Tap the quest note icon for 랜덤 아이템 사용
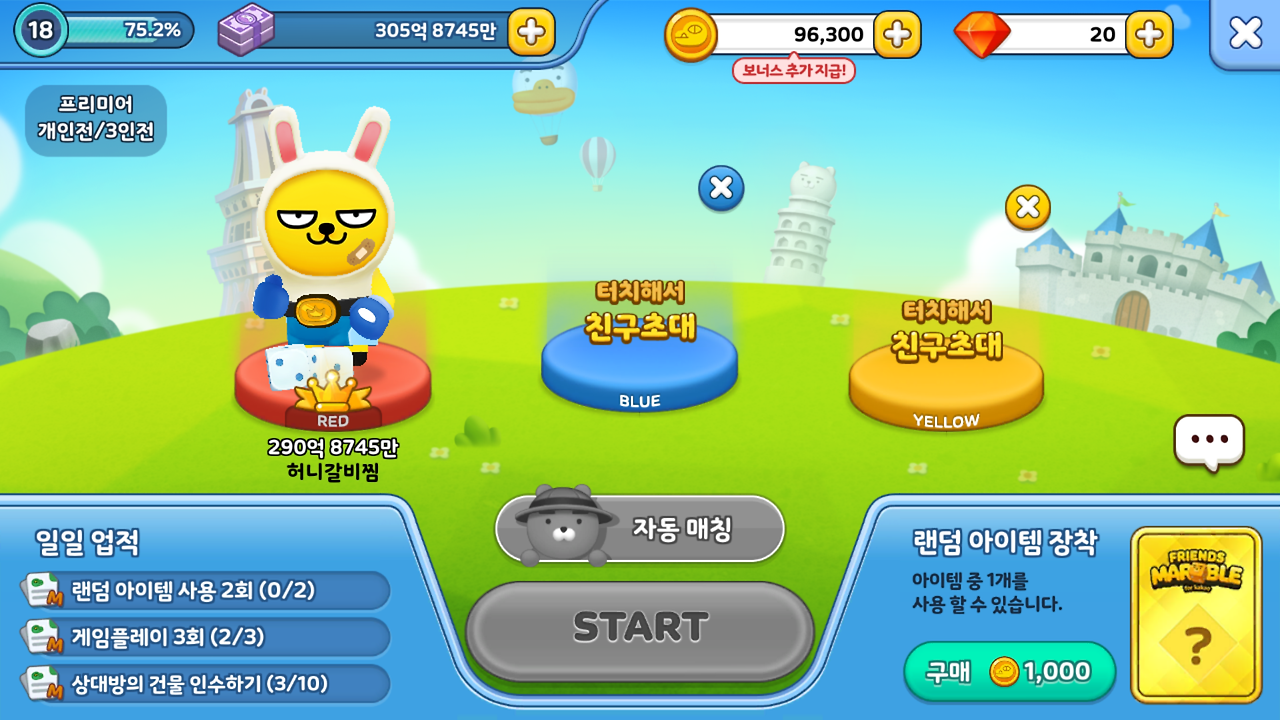 (x=42, y=591)
